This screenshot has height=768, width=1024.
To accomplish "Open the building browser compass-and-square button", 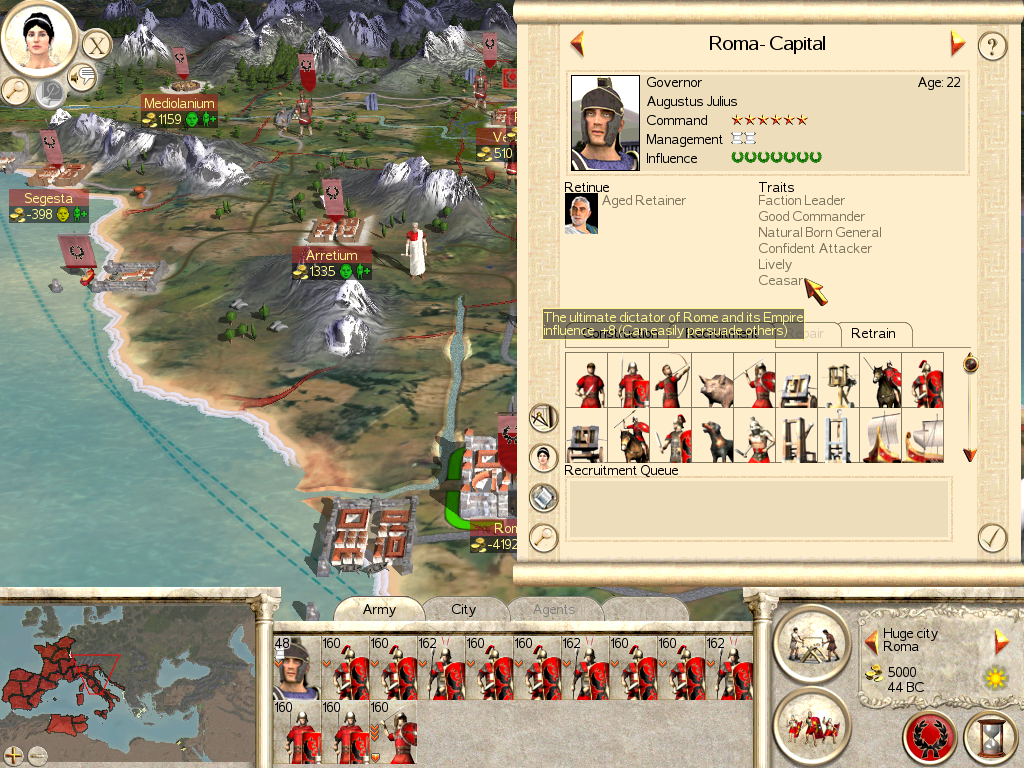I will click(x=543, y=417).
